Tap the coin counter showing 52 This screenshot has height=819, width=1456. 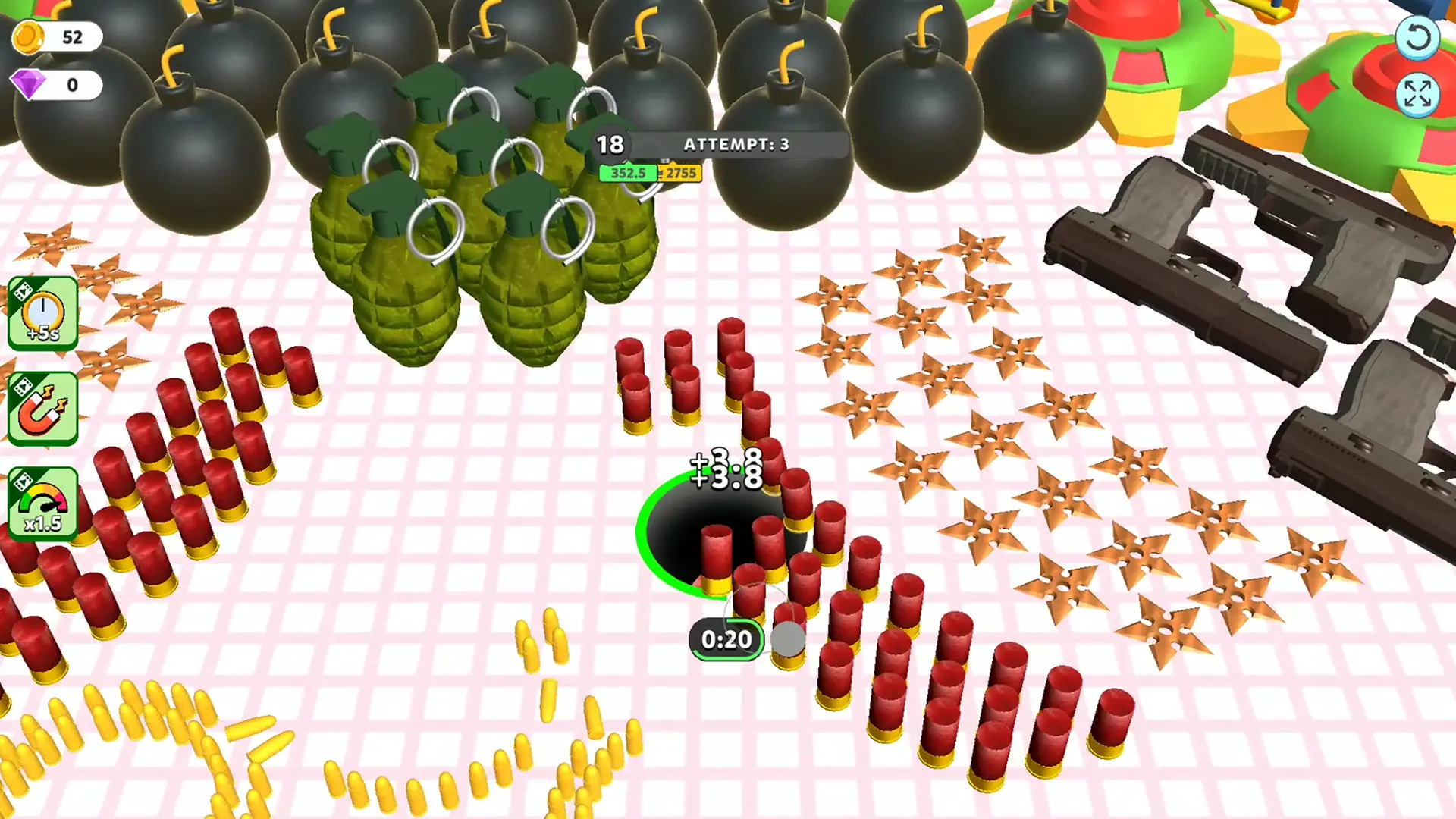pyautogui.click(x=72, y=36)
